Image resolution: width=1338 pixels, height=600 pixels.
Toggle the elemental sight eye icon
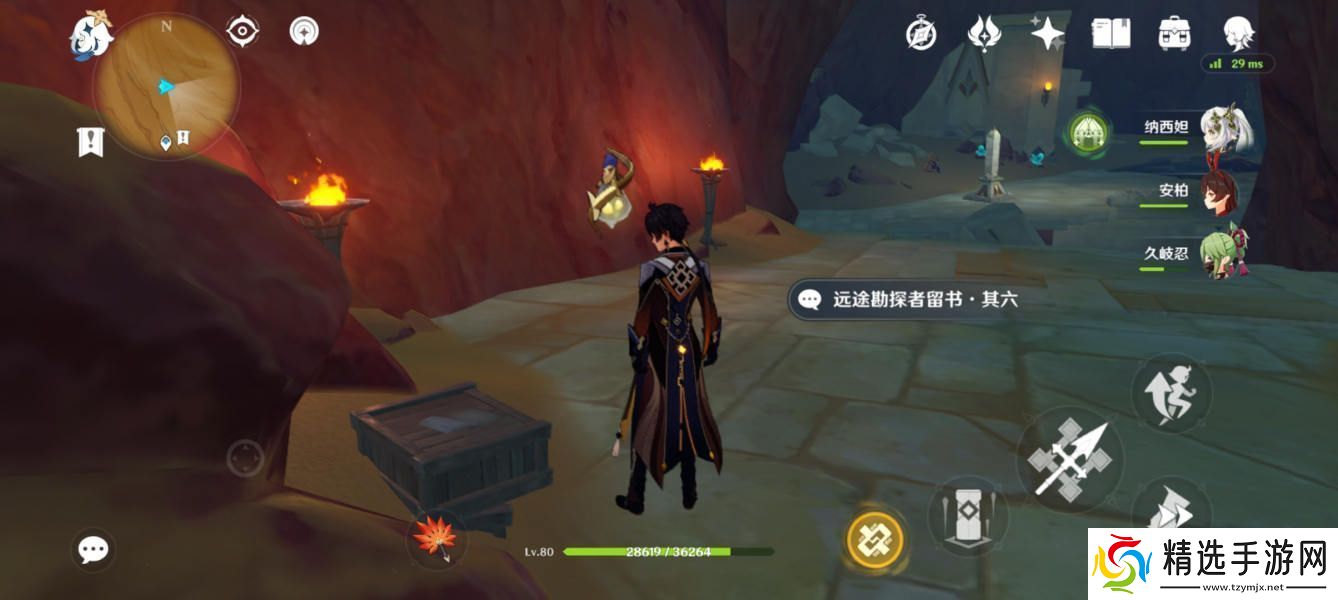(242, 32)
